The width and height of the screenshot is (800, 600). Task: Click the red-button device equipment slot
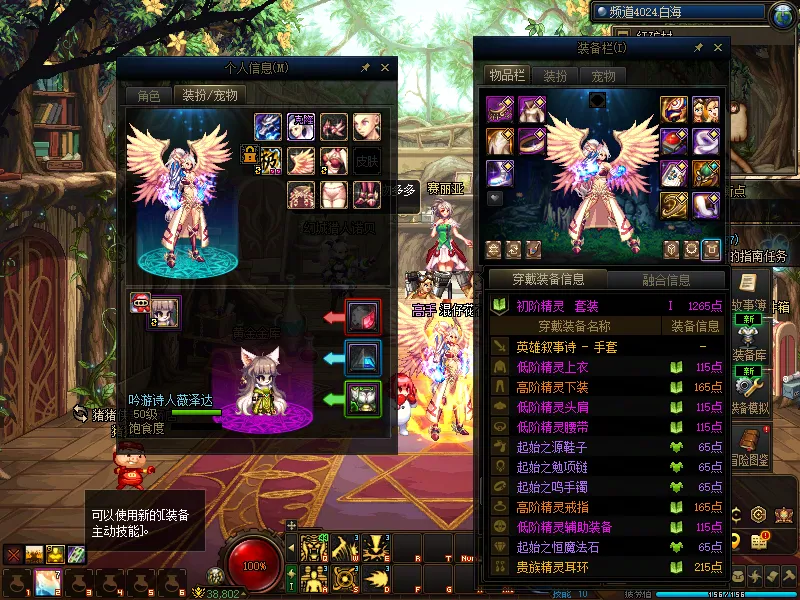[675, 141]
